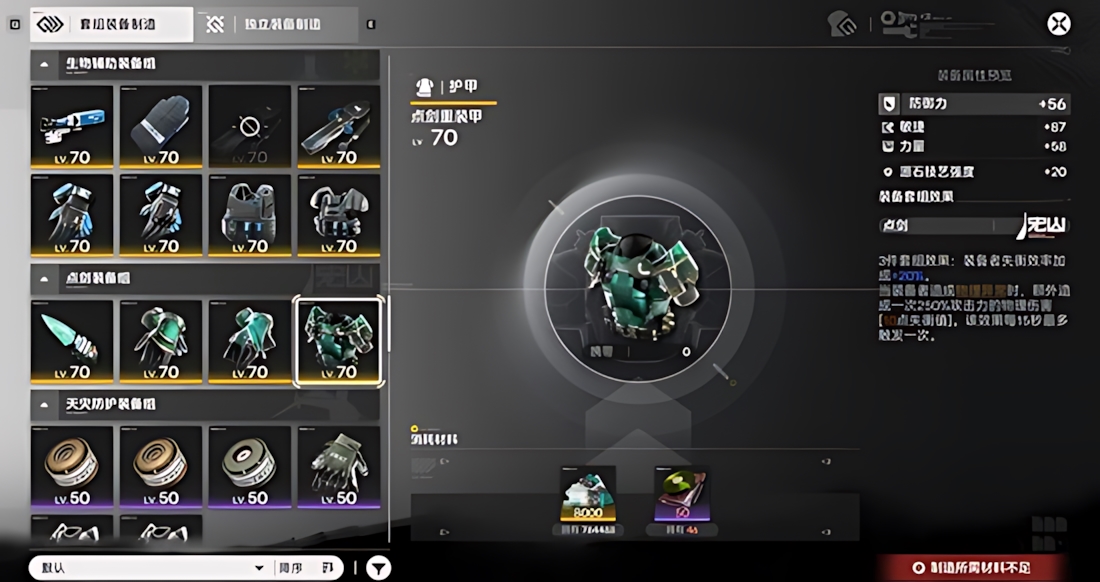
Task: Switch to the set equipment crafting tab
Action: [111, 24]
